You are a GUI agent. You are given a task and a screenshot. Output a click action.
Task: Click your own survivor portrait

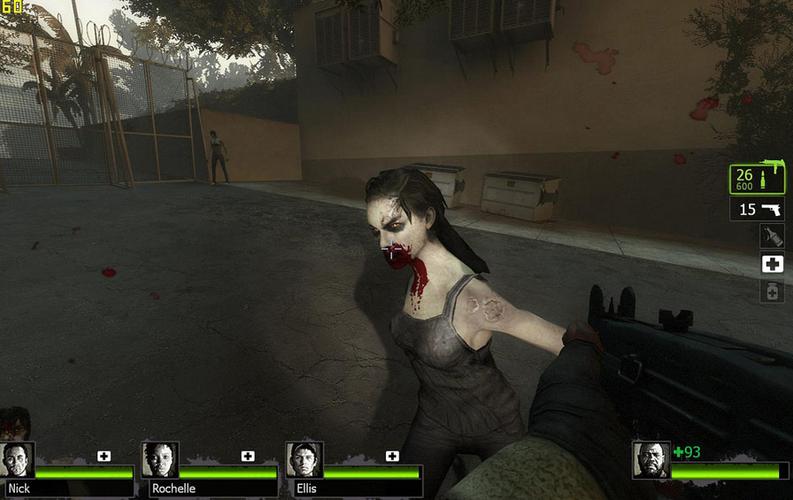651,460
